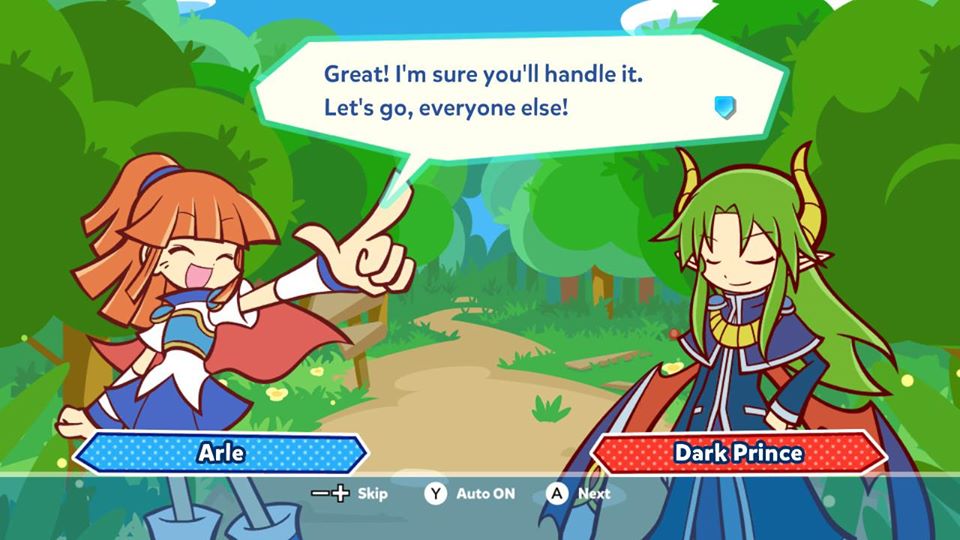Click the blue advance marker in the speech bubble
This screenshot has width=960, height=540.
tap(725, 106)
